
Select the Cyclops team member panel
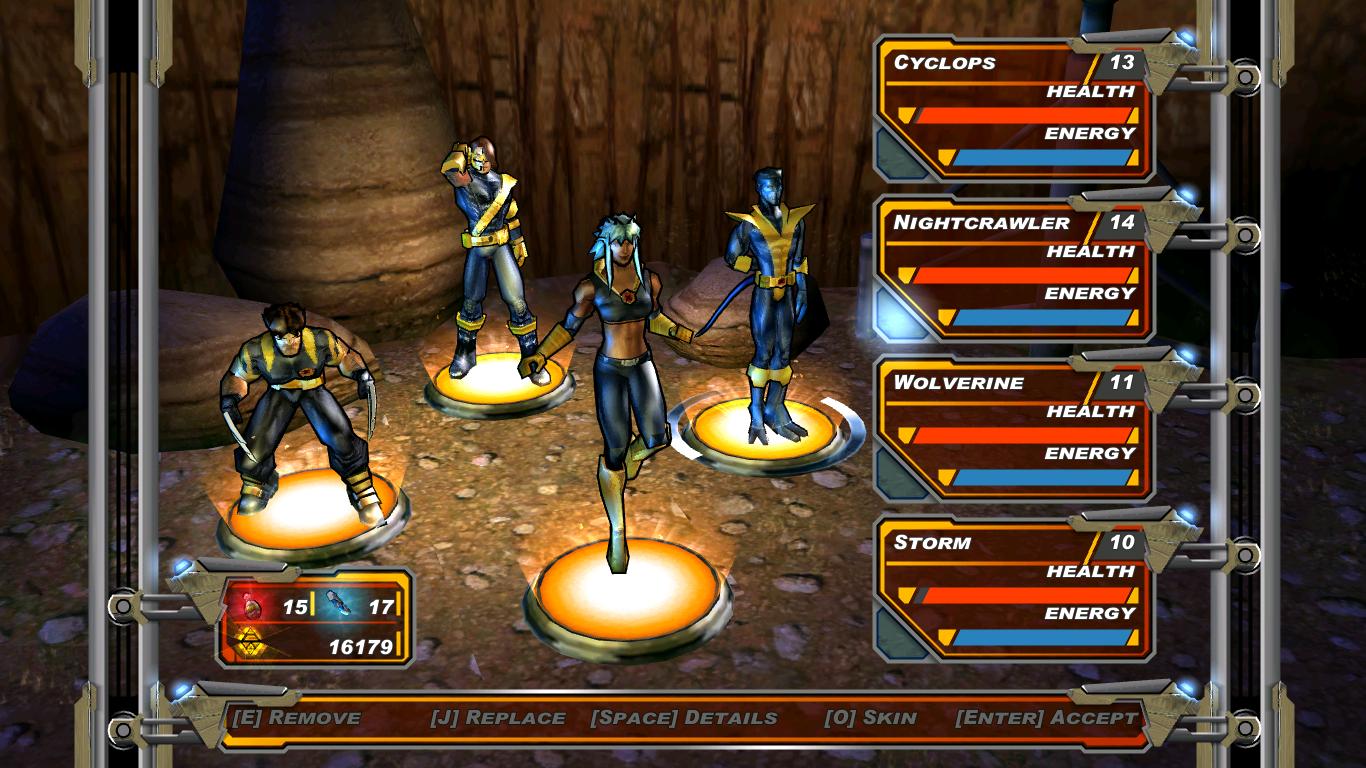1015,110
